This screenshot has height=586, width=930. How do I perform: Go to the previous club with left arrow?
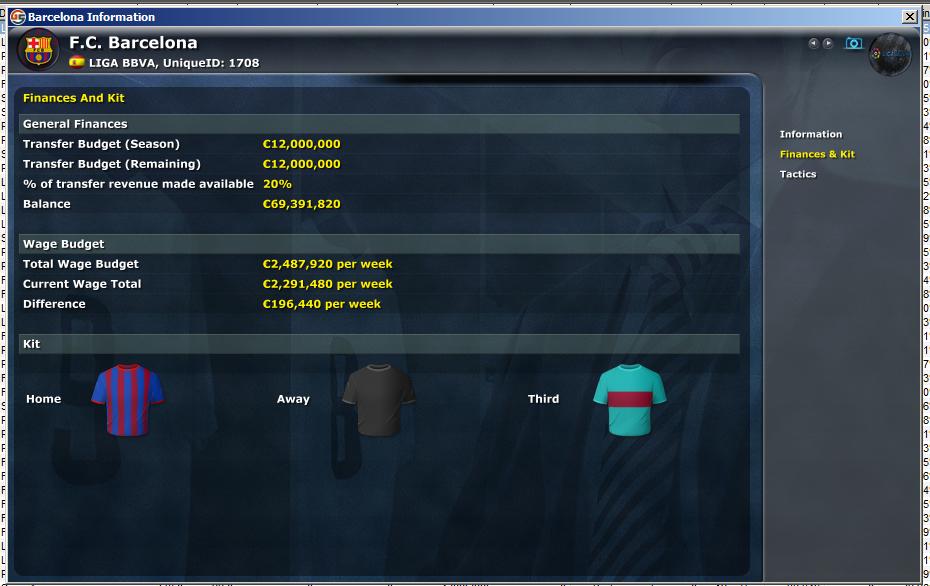[813, 44]
